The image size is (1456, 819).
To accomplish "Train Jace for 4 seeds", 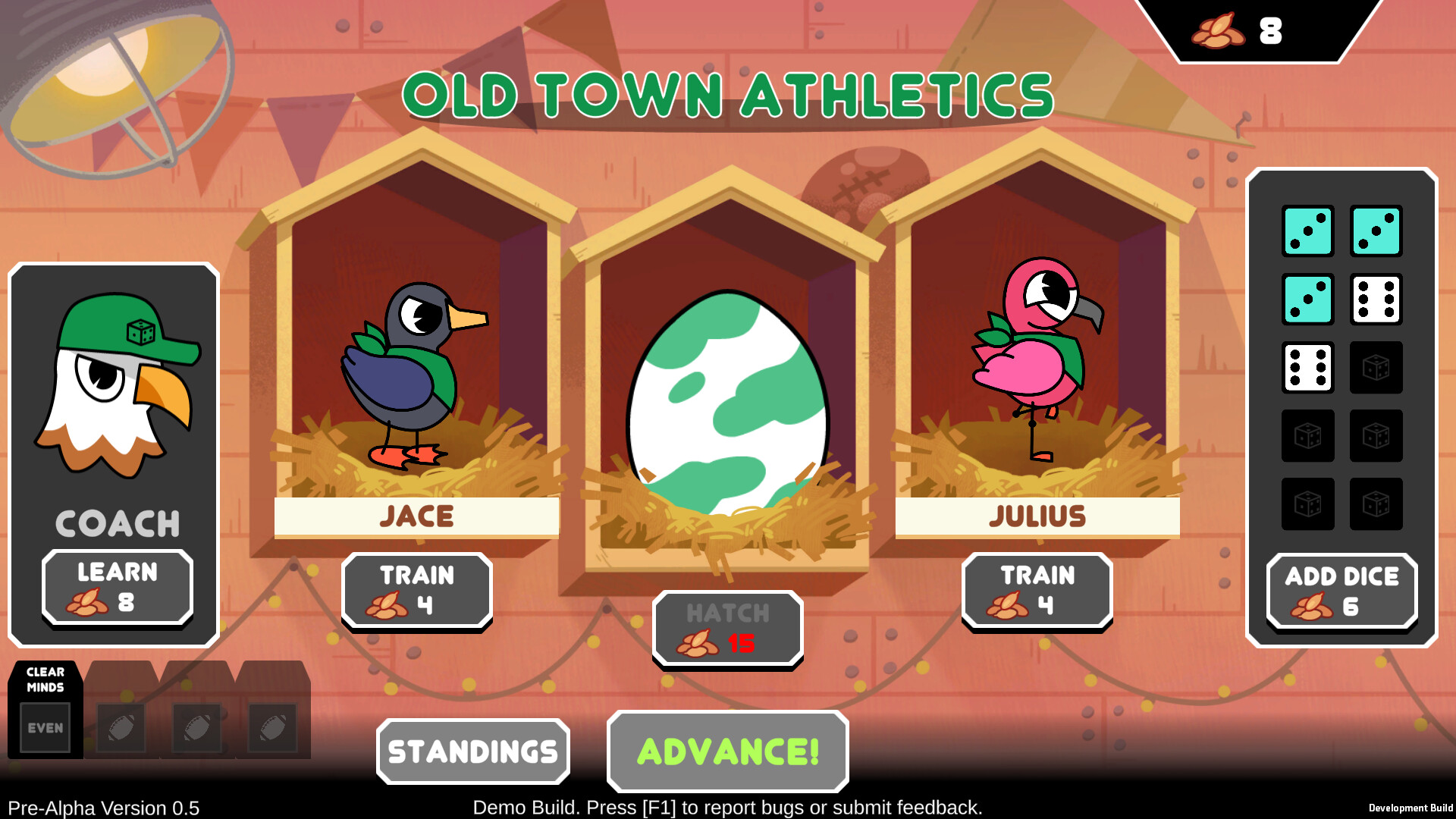I will coord(416,591).
